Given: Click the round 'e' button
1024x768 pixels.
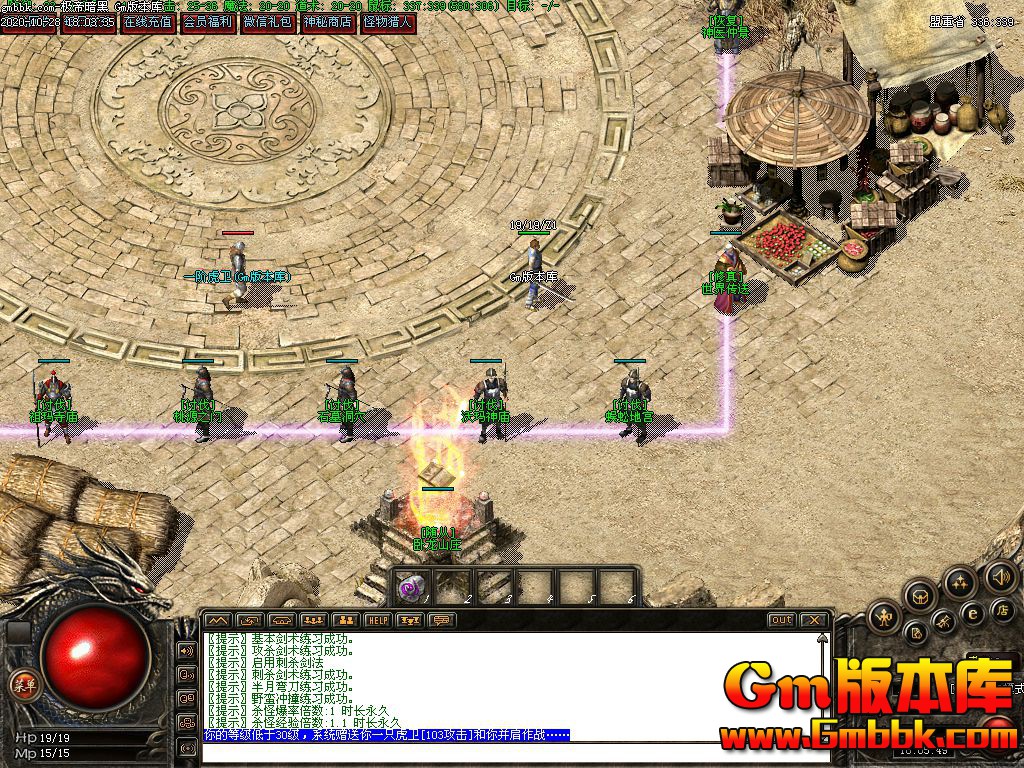Looking at the screenshot, I should click(x=972, y=613).
